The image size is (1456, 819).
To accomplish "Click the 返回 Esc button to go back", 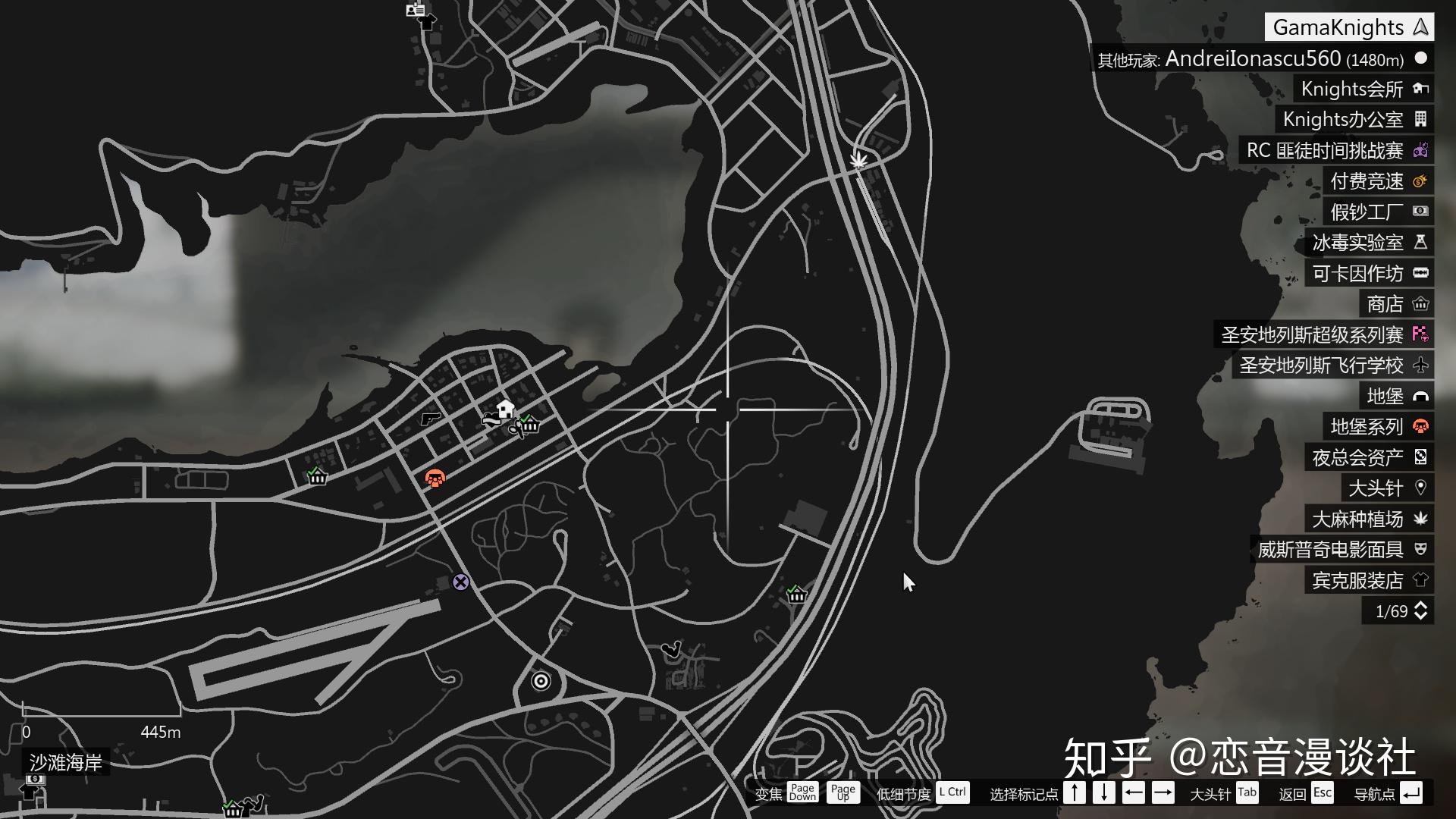I will (x=1323, y=793).
